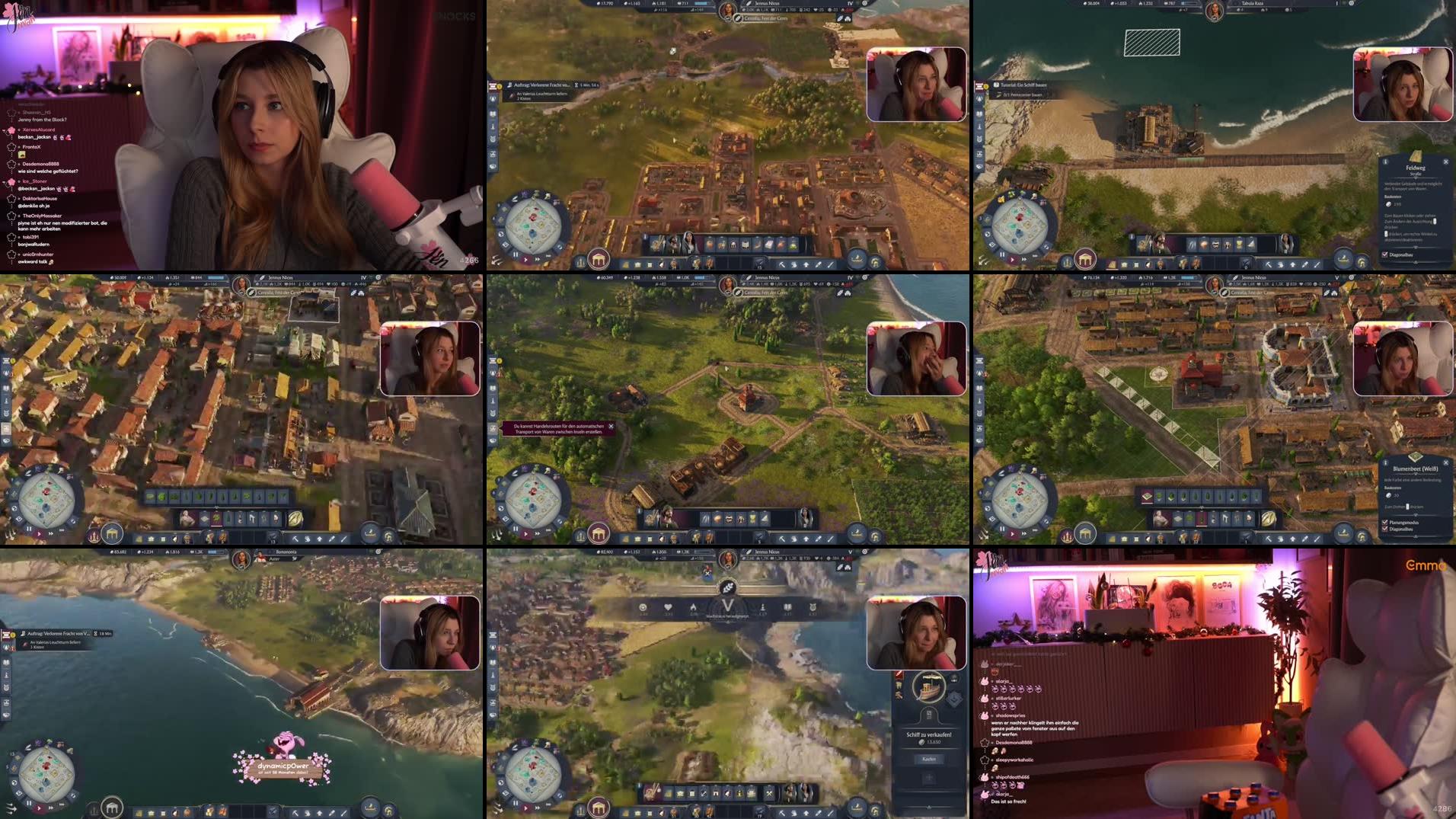Image resolution: width=1456 pixels, height=819 pixels.
Task: Enable the Planungsmodus checkbox
Action: pyautogui.click(x=1384, y=523)
